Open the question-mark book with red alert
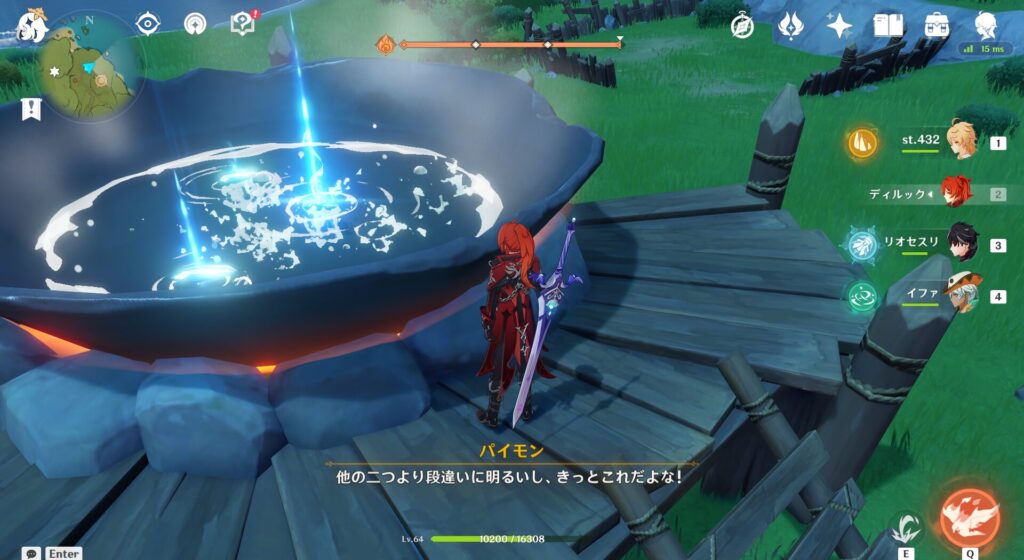 (x=241, y=23)
